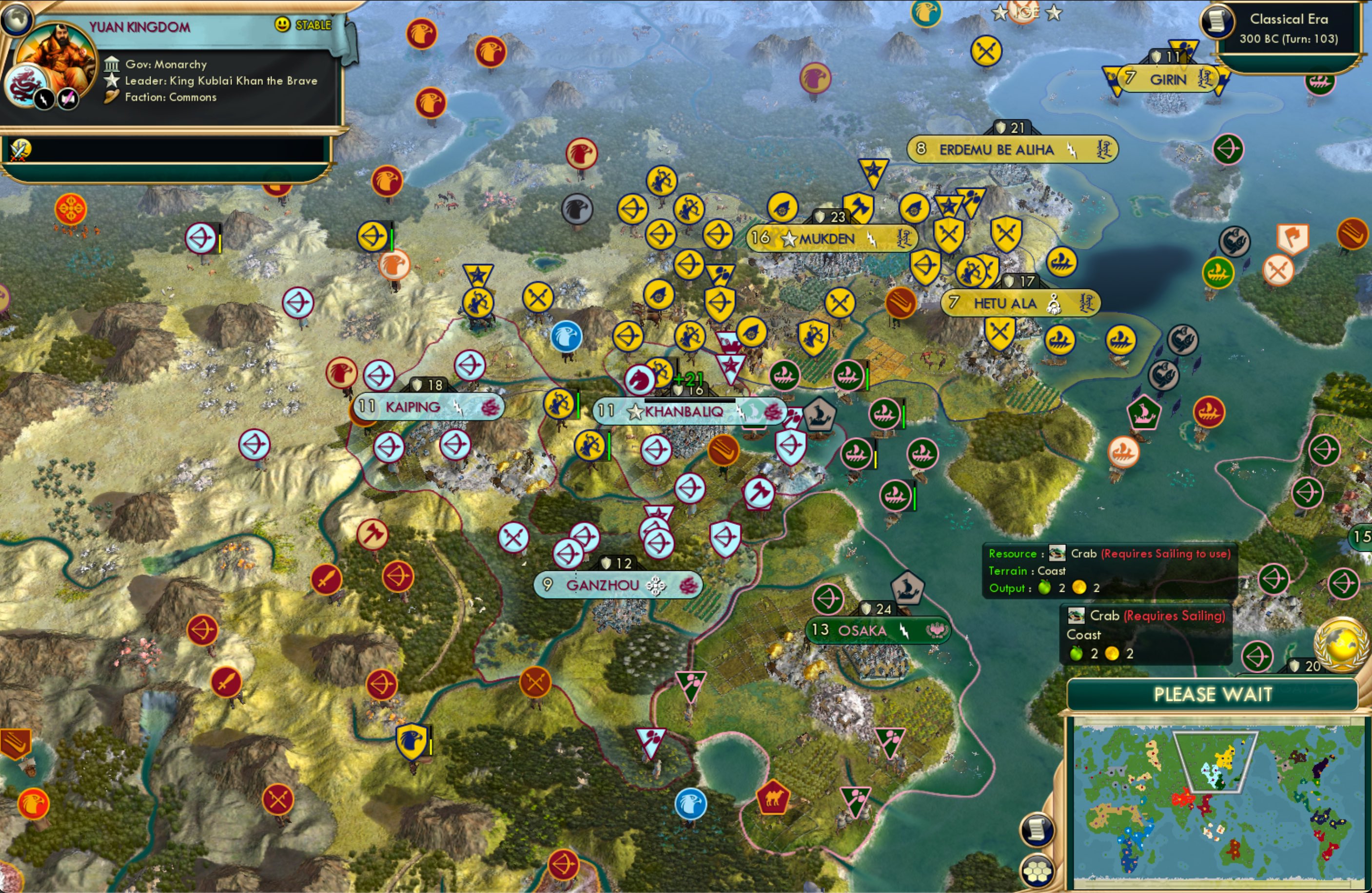Open the Ganzhou city banner
This screenshot has width=1372, height=893.
click(x=619, y=584)
